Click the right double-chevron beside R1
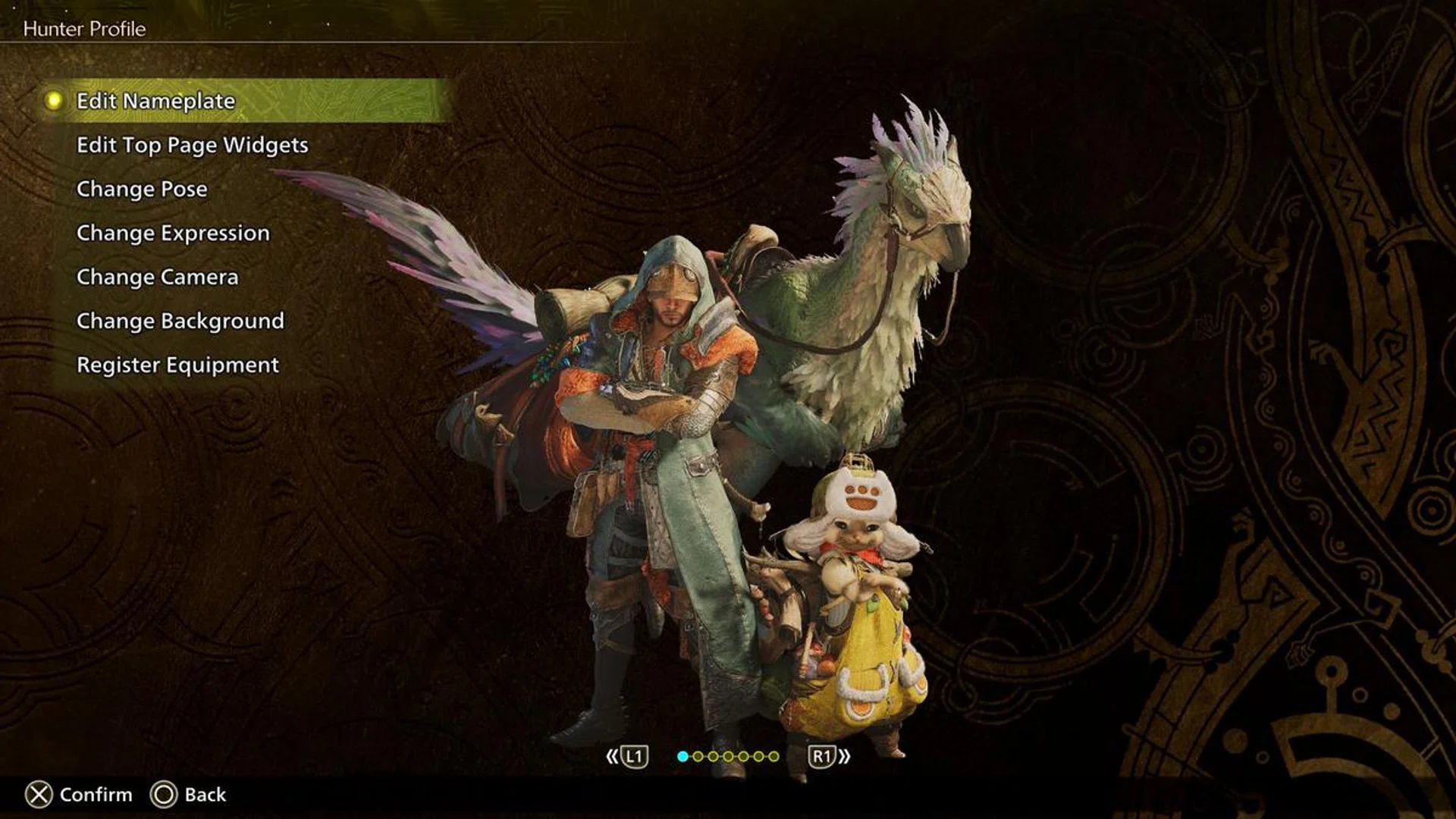The width and height of the screenshot is (1456, 819). tap(846, 757)
